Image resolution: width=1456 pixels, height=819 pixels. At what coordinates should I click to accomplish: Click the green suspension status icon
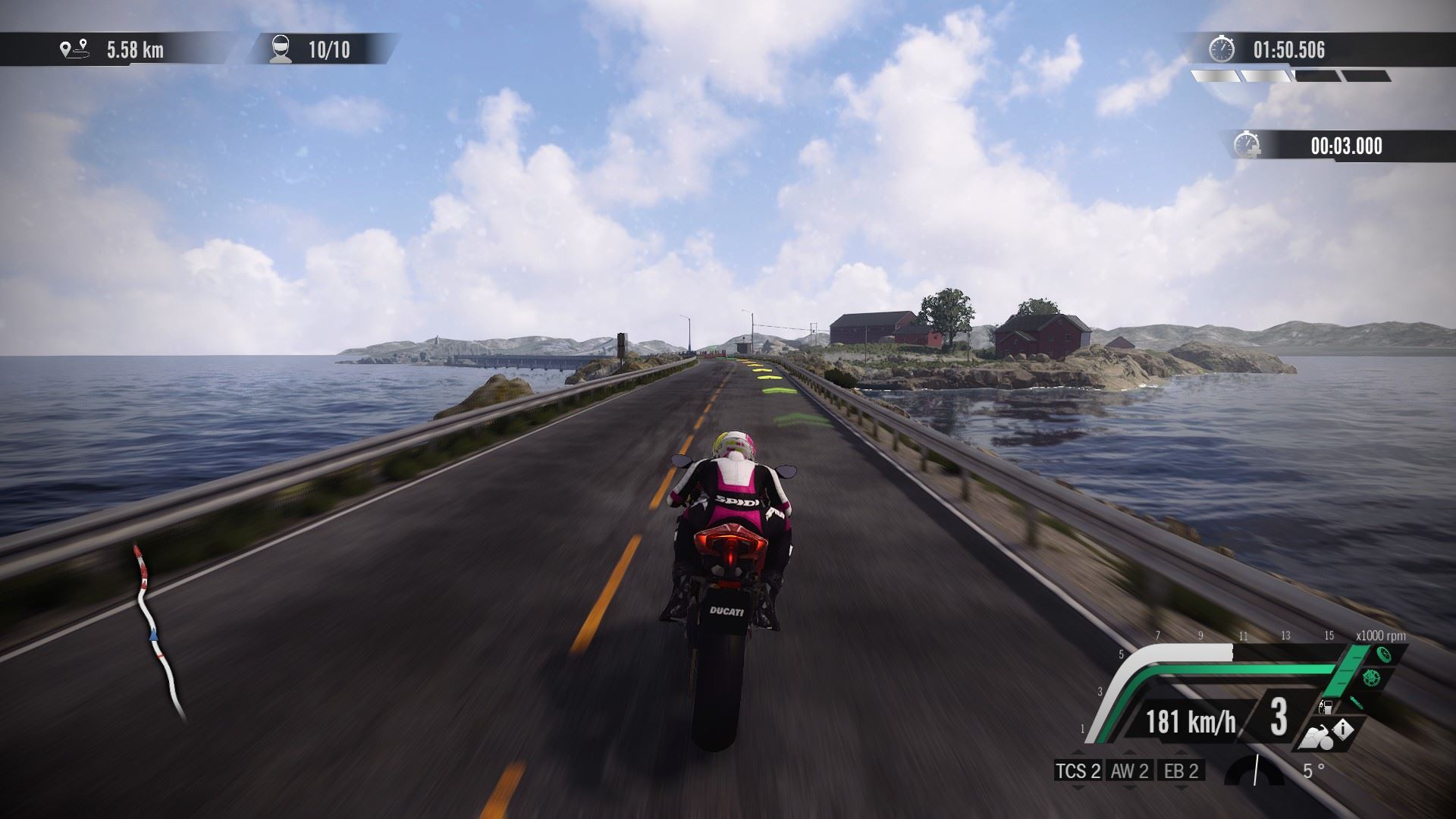pyautogui.click(x=1356, y=702)
